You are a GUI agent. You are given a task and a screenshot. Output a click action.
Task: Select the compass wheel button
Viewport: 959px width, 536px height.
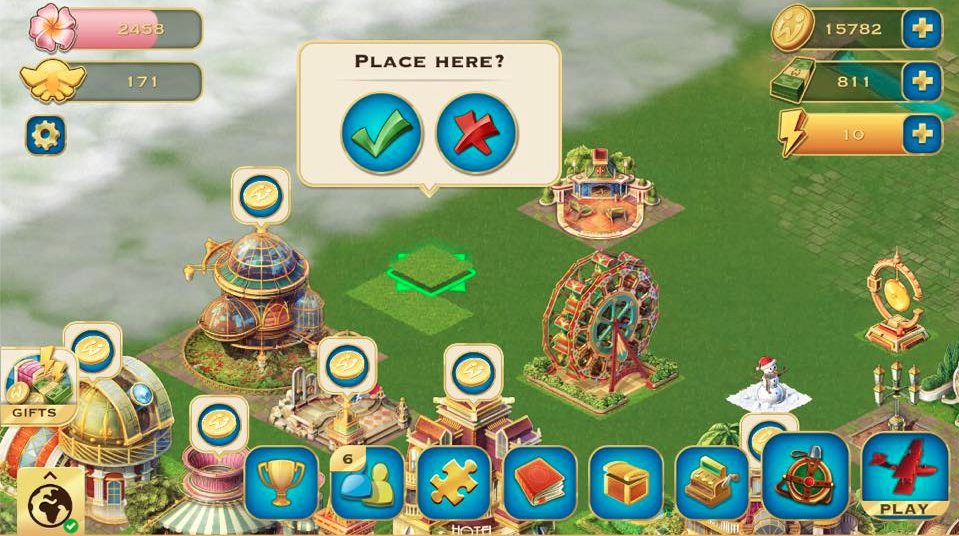click(x=805, y=476)
